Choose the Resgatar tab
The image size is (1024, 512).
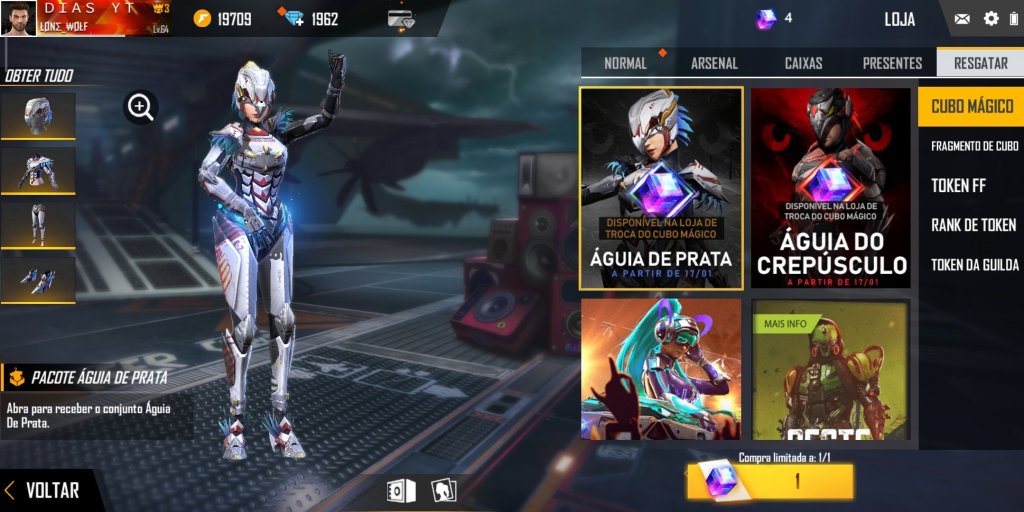coord(980,63)
